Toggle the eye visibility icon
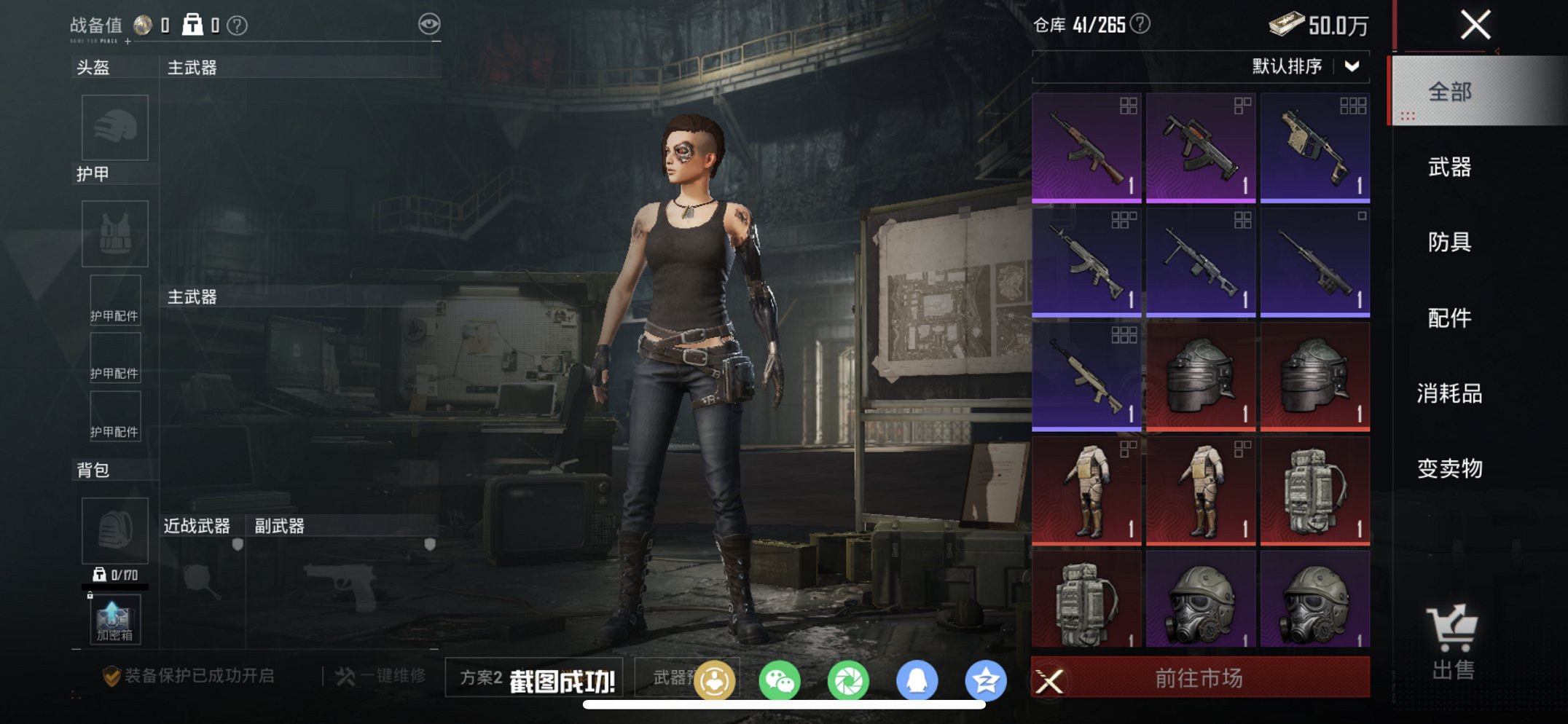Viewport: 1568px width, 724px height. coord(429,24)
